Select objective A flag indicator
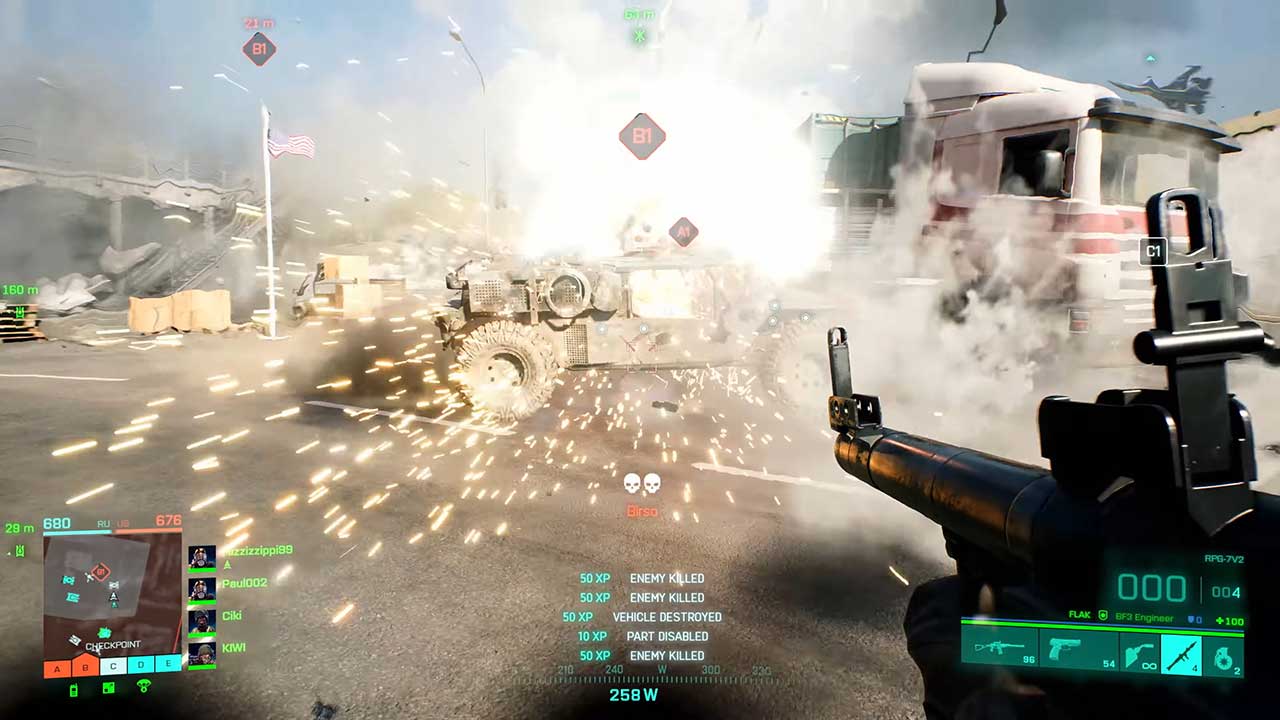 coord(57,667)
